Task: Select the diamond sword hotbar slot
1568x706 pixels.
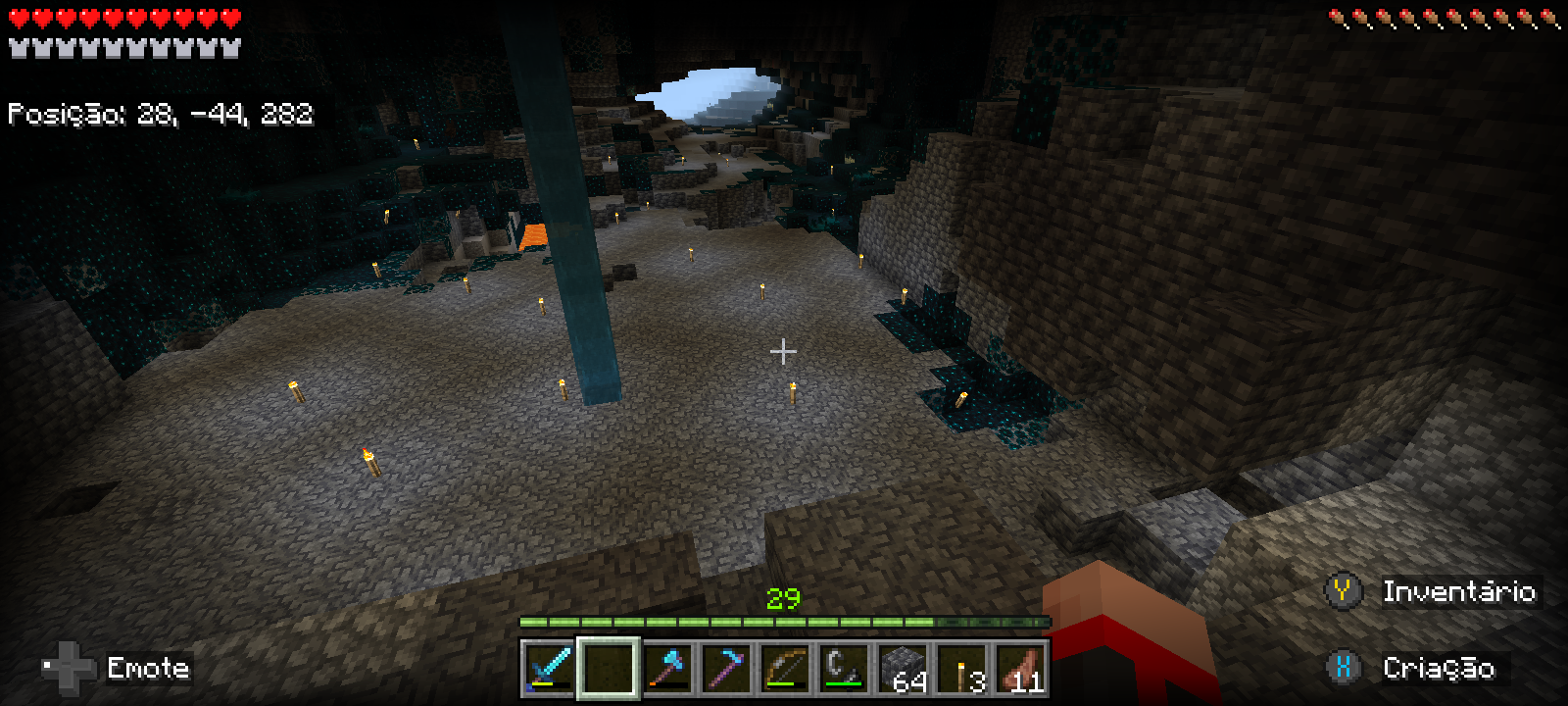Action: [549, 669]
